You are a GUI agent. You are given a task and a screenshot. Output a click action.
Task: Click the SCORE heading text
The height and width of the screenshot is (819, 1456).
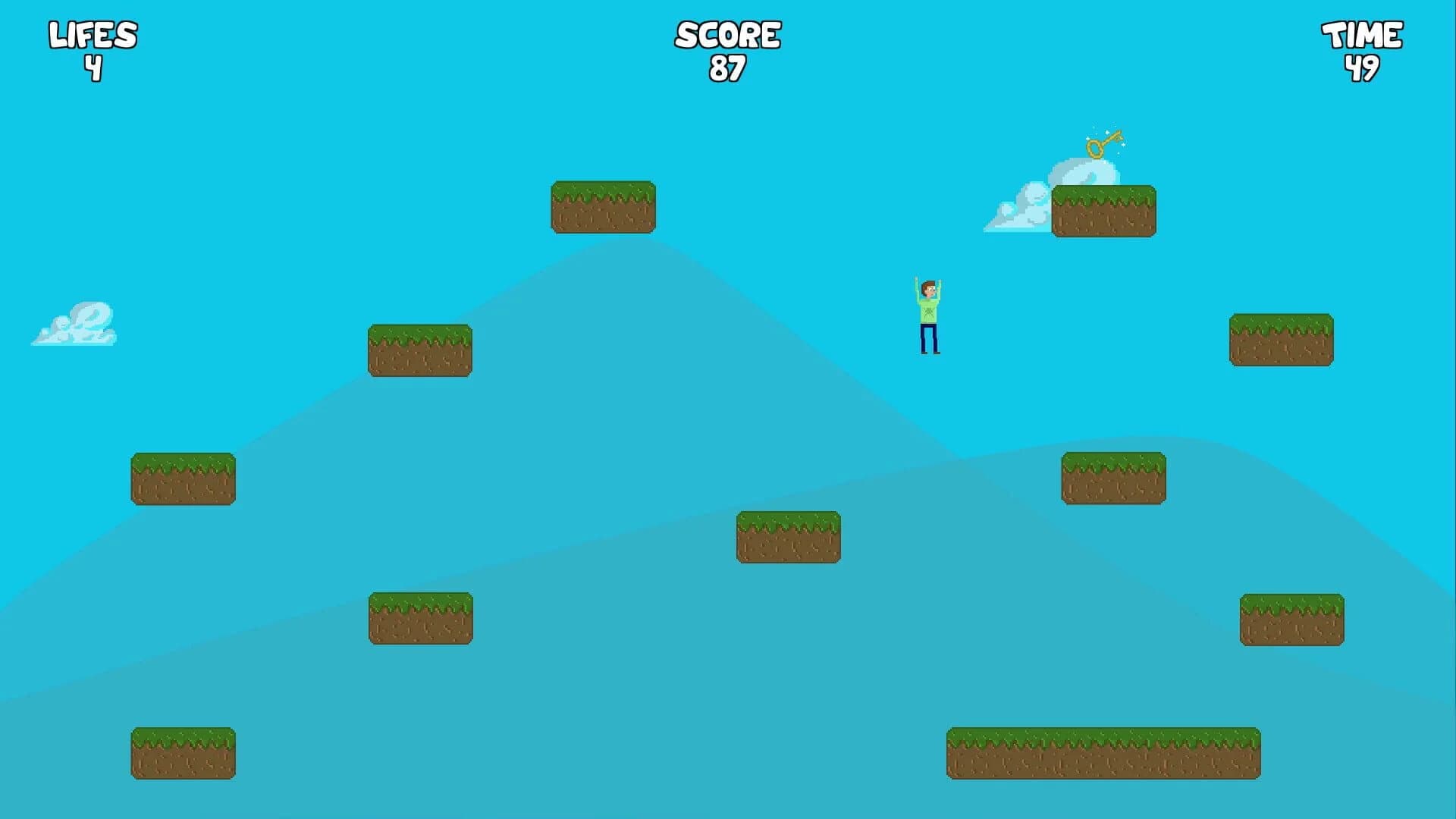click(x=728, y=33)
